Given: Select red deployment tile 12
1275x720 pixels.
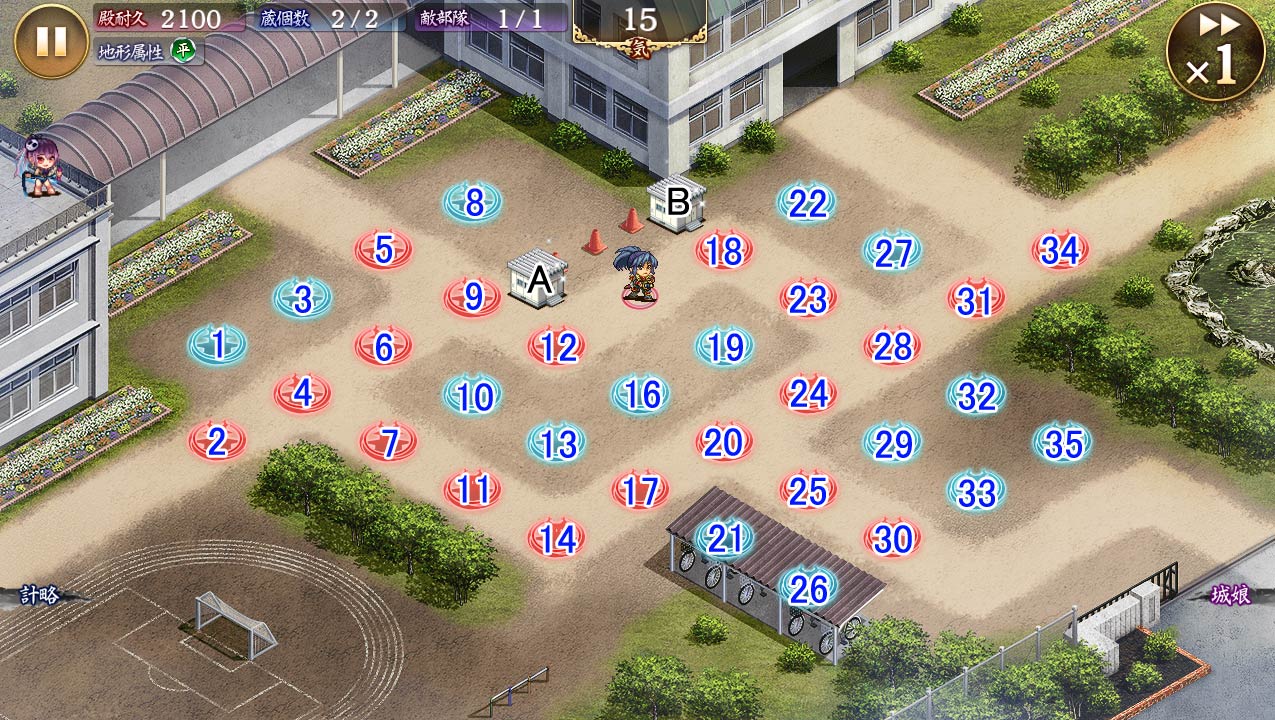Looking at the screenshot, I should (557, 347).
